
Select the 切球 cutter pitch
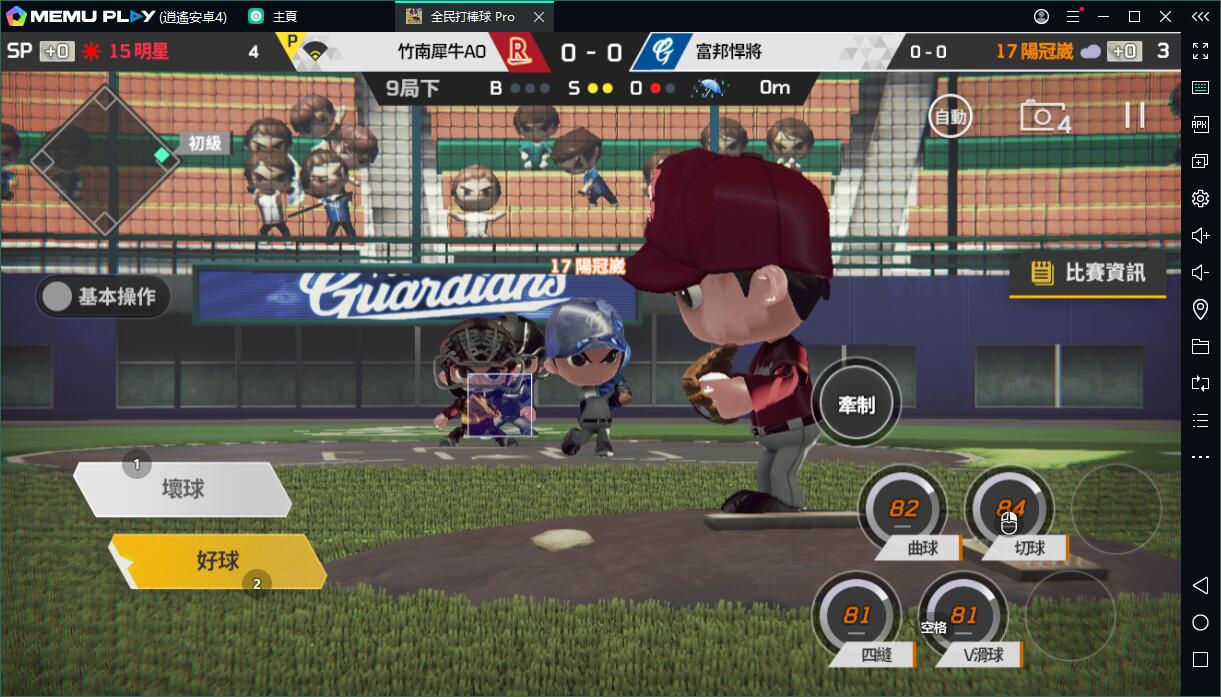(x=1008, y=510)
